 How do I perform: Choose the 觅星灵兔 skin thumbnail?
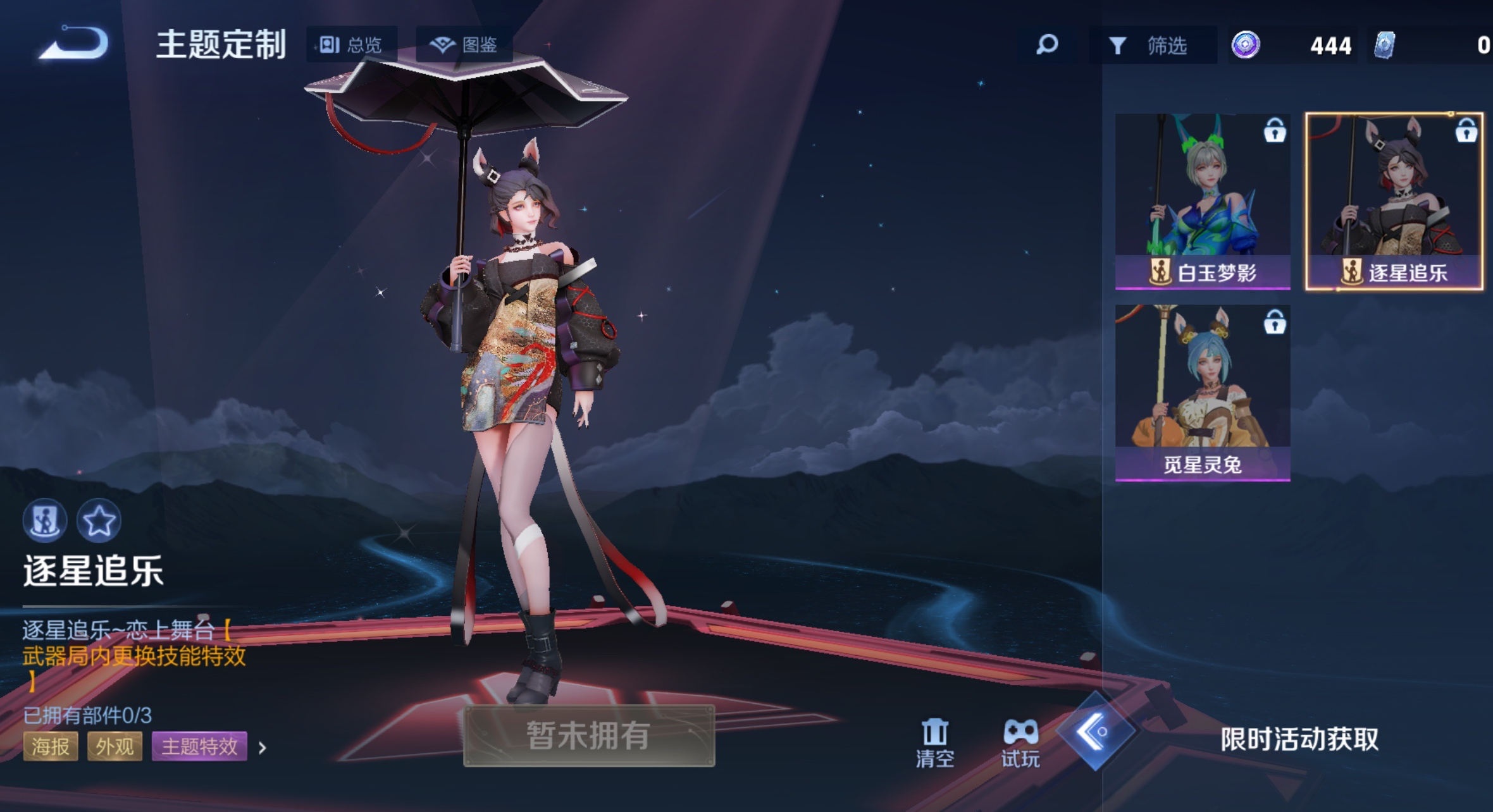[x=1202, y=393]
